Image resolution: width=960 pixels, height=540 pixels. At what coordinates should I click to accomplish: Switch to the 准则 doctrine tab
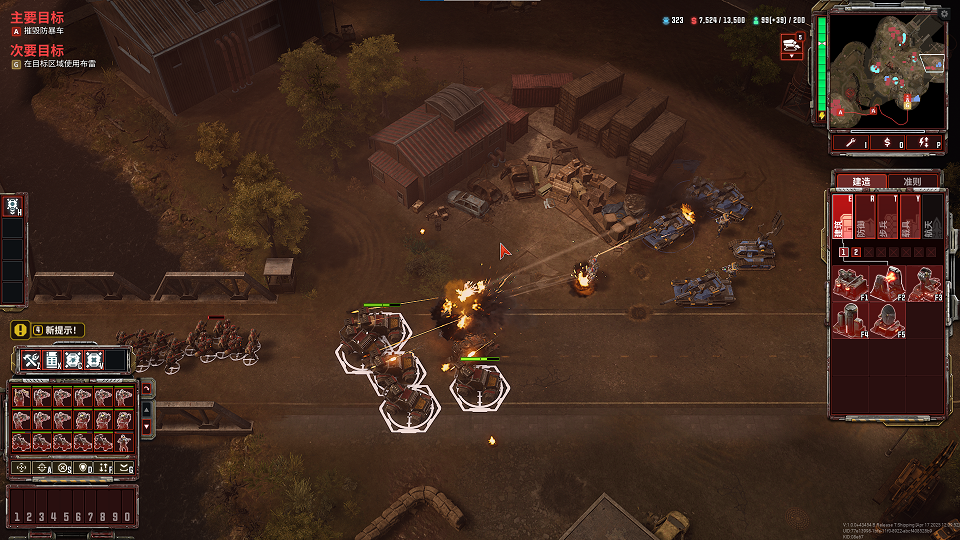[911, 182]
